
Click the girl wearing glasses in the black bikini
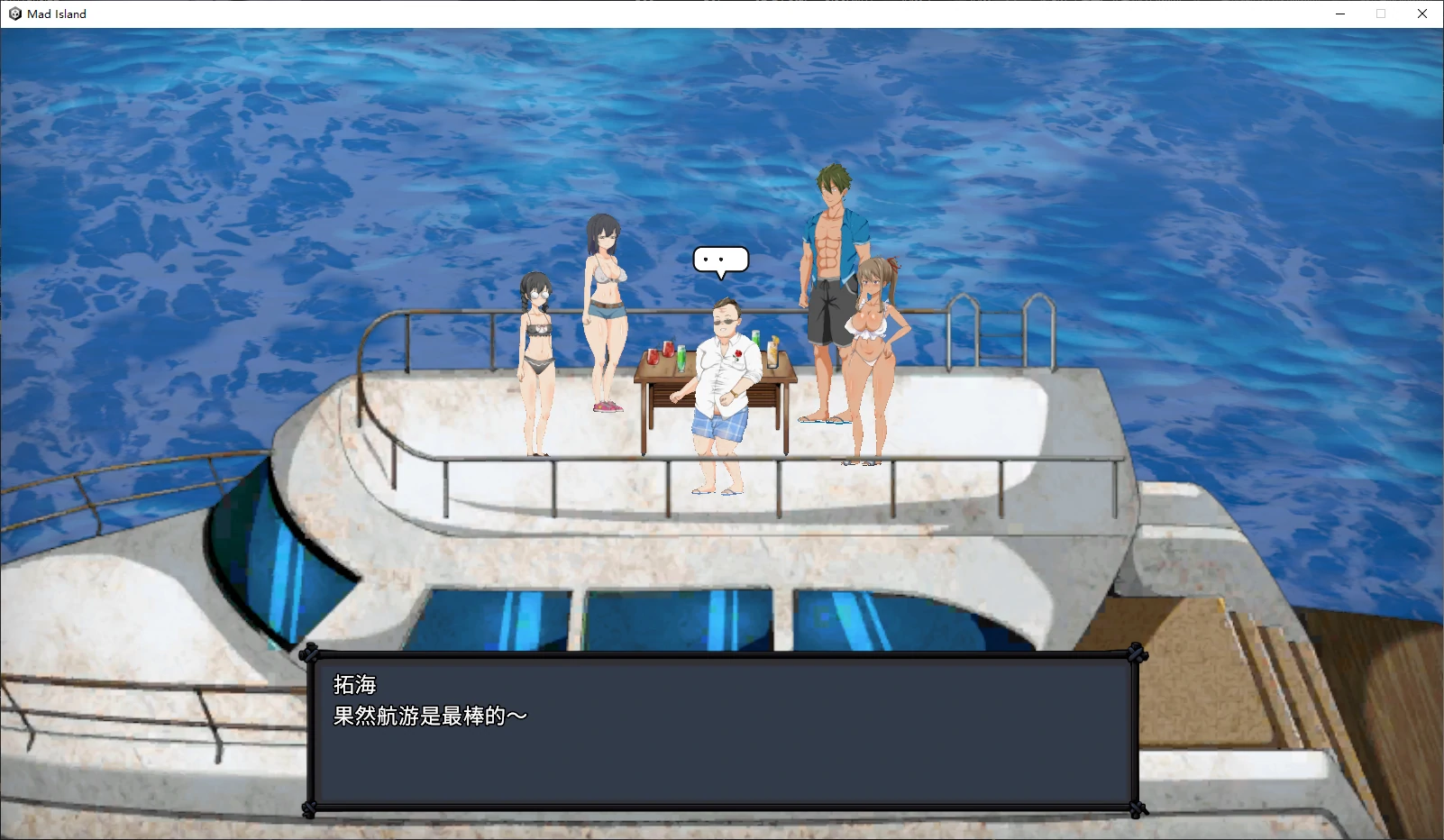(537, 352)
